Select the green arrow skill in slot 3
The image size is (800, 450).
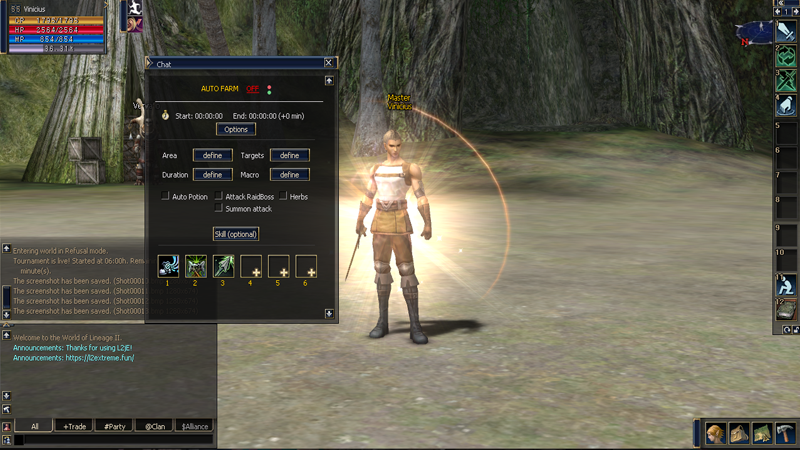click(222, 266)
